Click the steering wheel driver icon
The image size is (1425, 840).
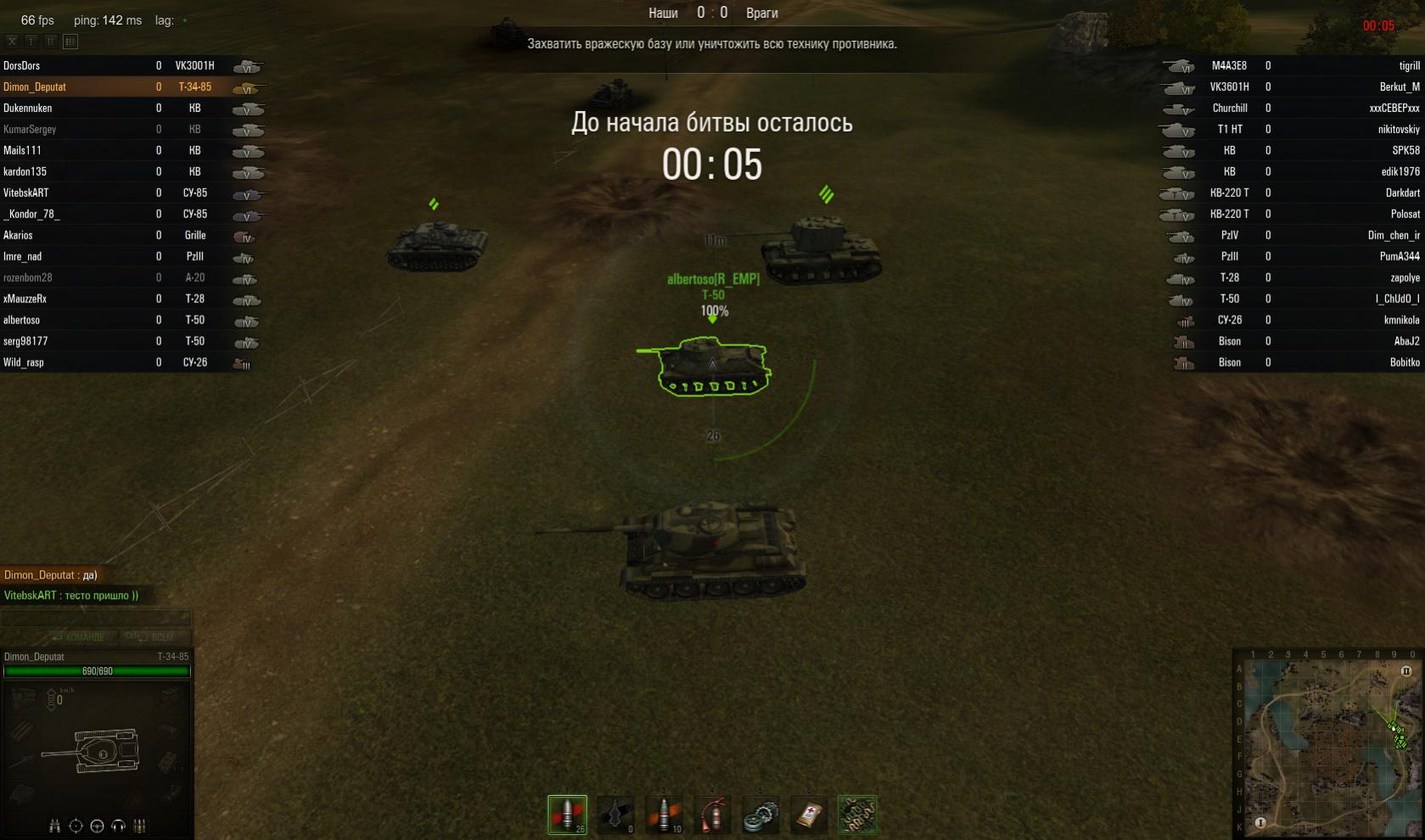tap(97, 826)
